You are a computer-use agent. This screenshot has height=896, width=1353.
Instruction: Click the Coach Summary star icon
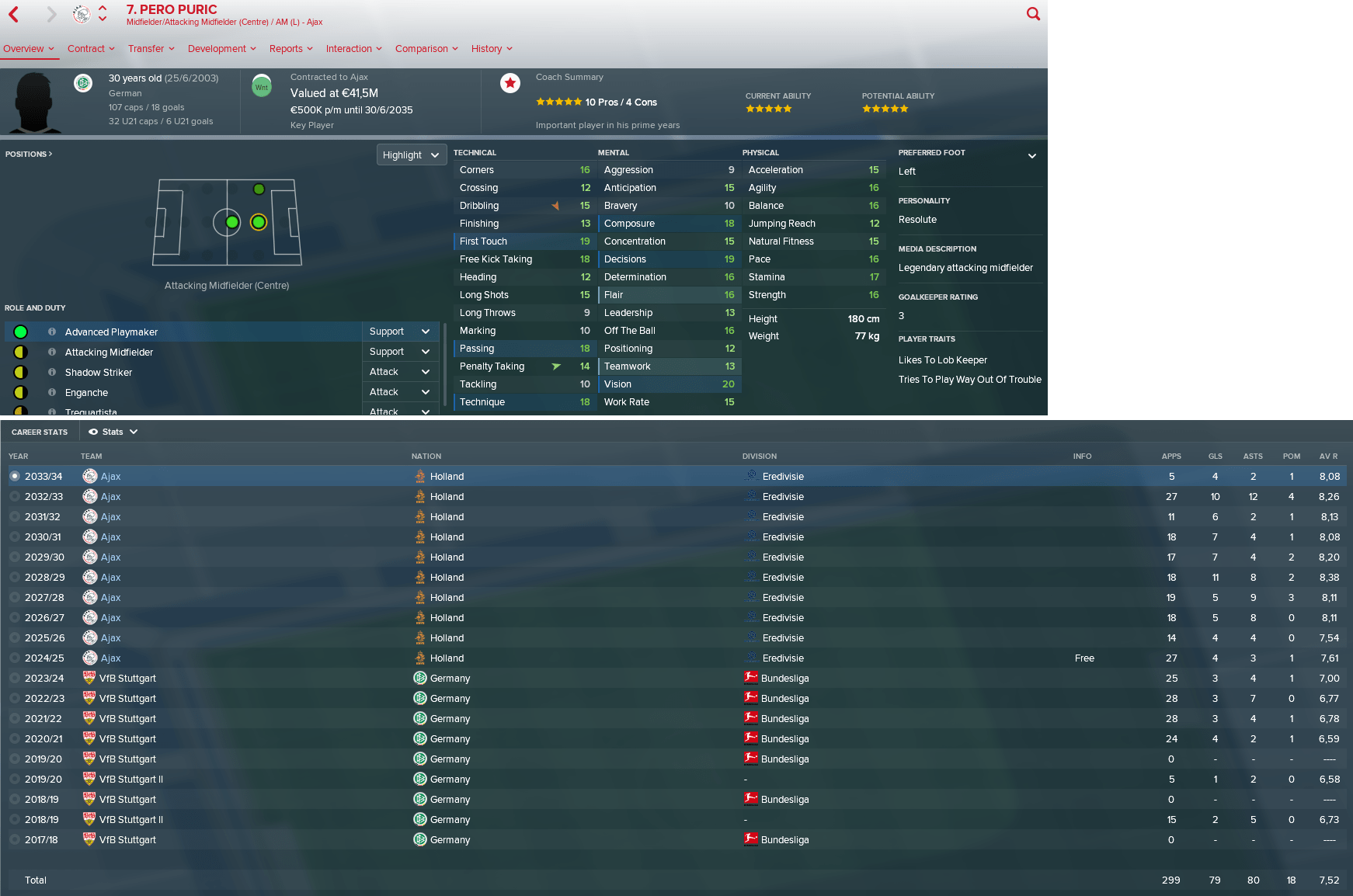tap(510, 83)
